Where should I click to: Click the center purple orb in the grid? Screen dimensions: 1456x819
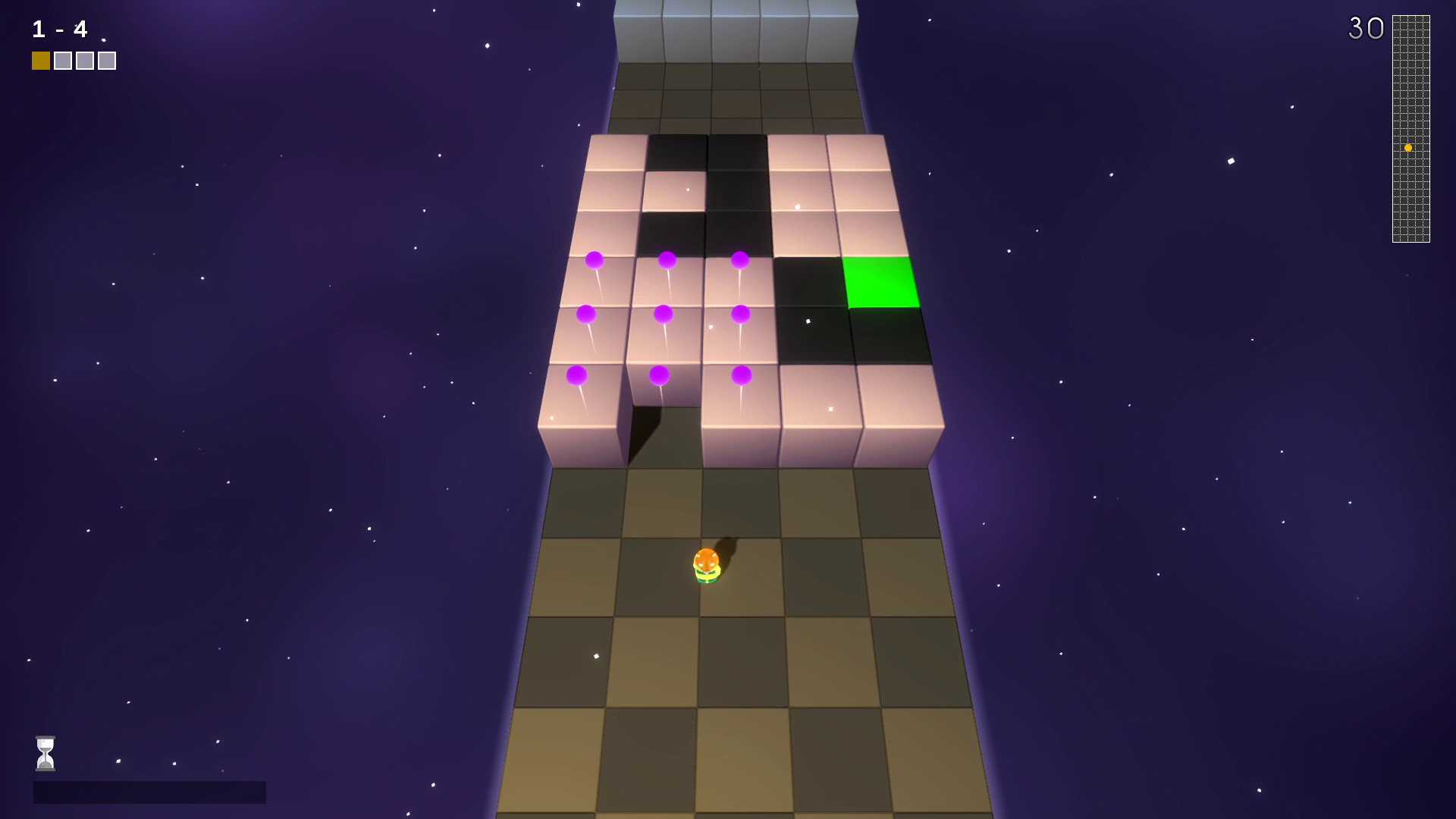pos(664,312)
